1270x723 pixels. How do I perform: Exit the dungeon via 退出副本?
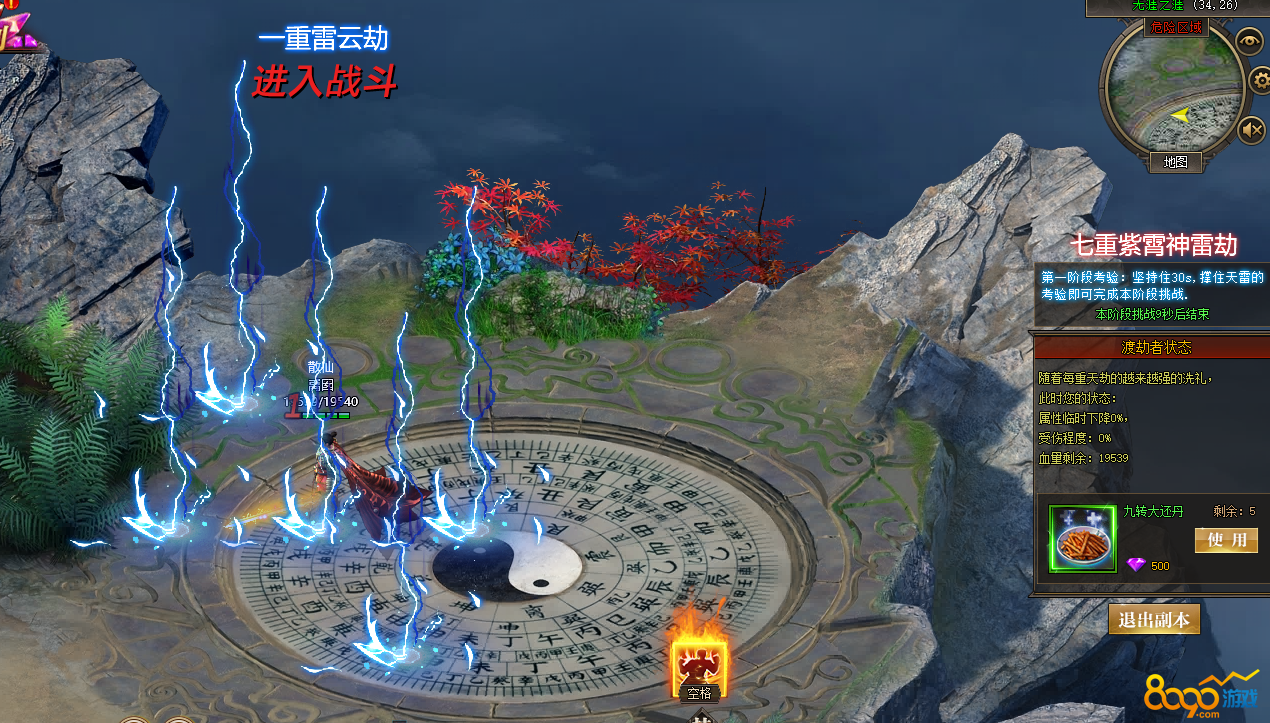tap(1154, 619)
